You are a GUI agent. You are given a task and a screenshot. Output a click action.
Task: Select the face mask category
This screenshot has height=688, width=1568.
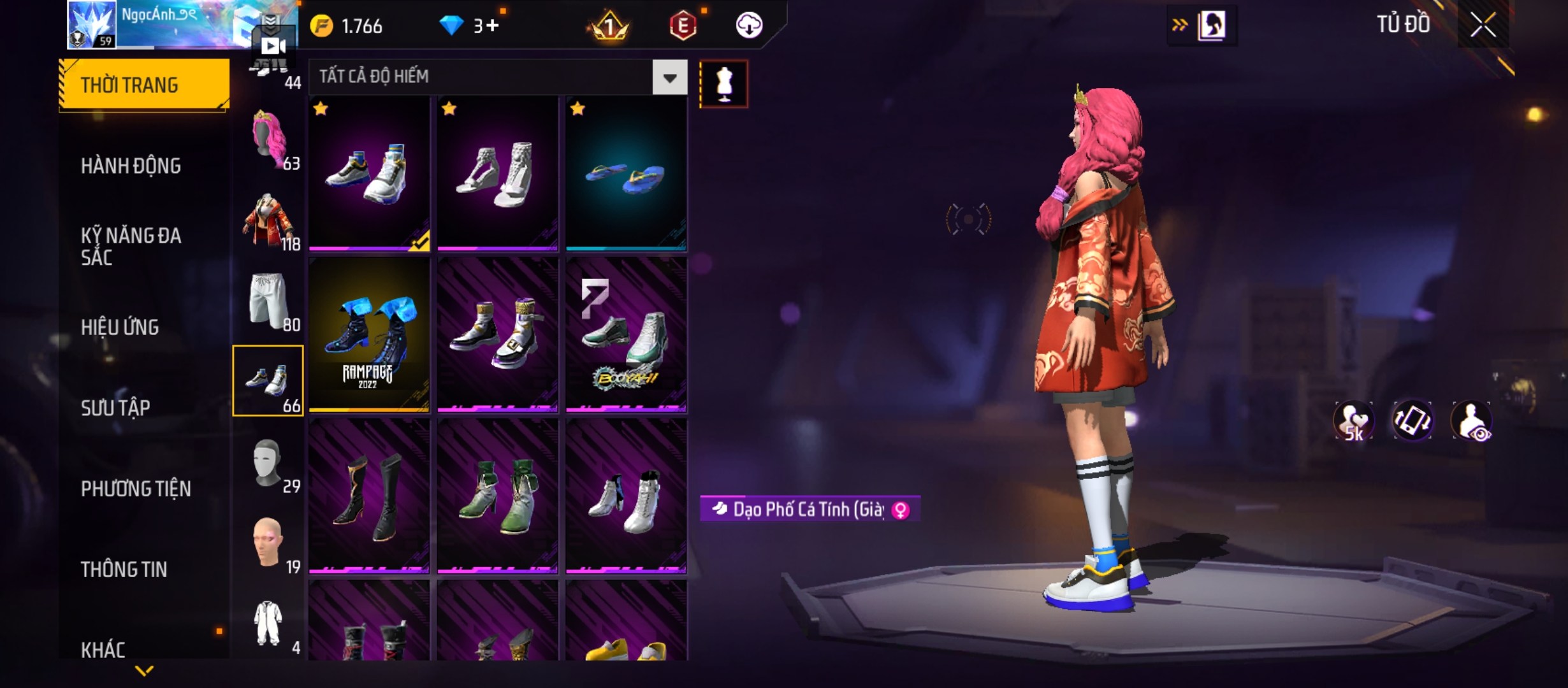click(268, 462)
